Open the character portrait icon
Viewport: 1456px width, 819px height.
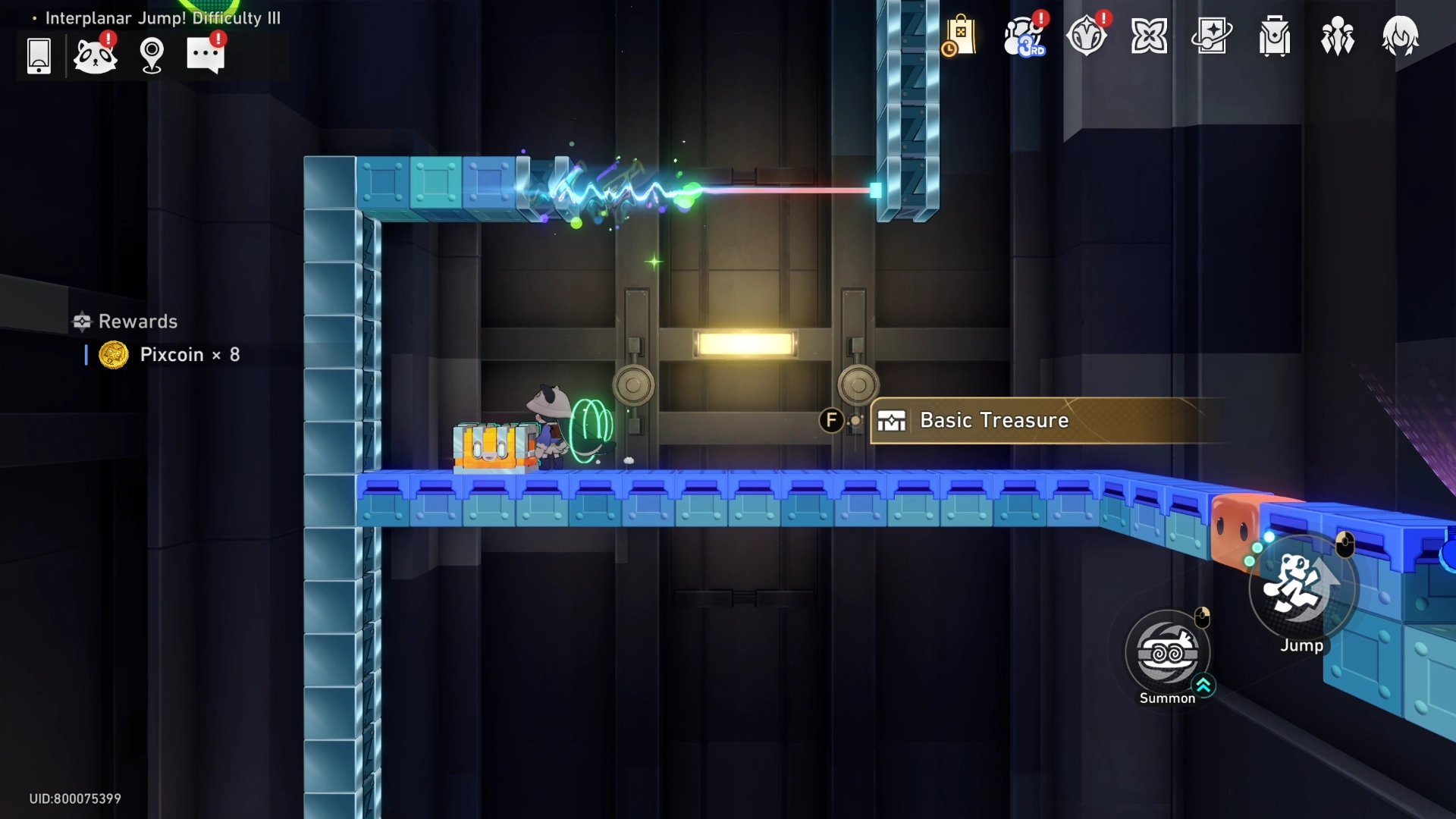click(1400, 36)
